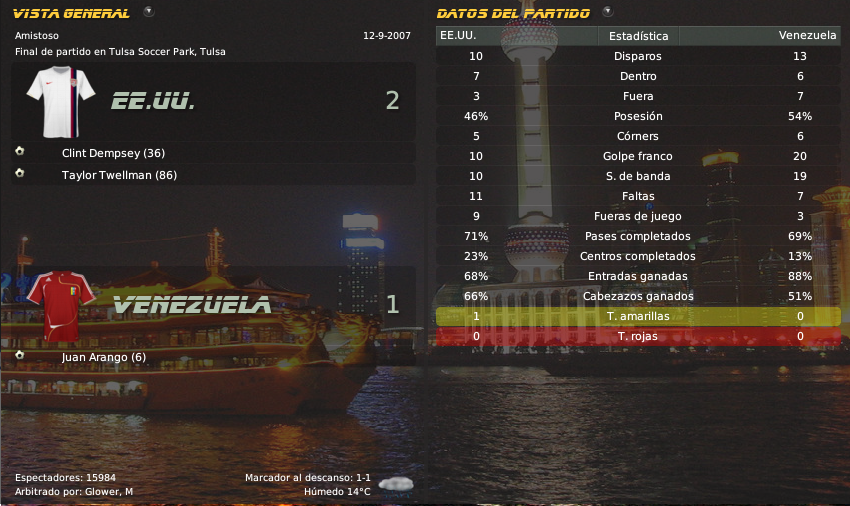Screen dimensions: 850x506
Task: Select the T. amarillas stat row
Action: point(638,316)
